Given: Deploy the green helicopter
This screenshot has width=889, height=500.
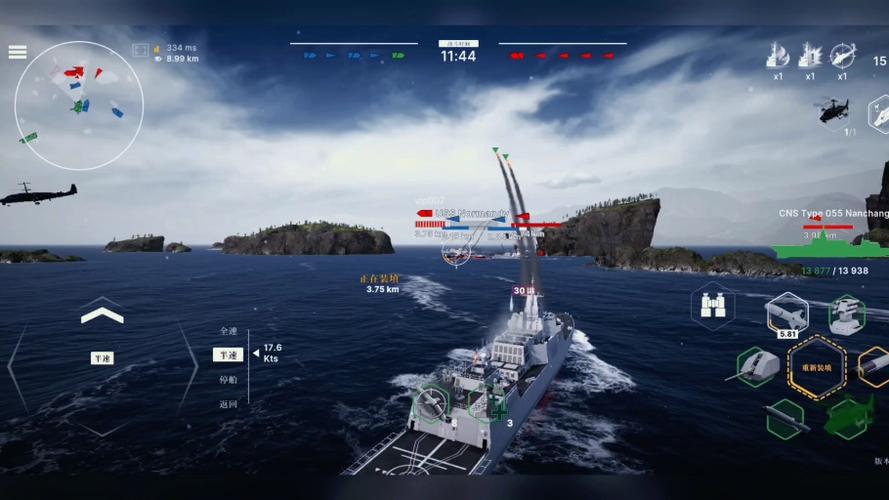Looking at the screenshot, I should pos(848,416).
